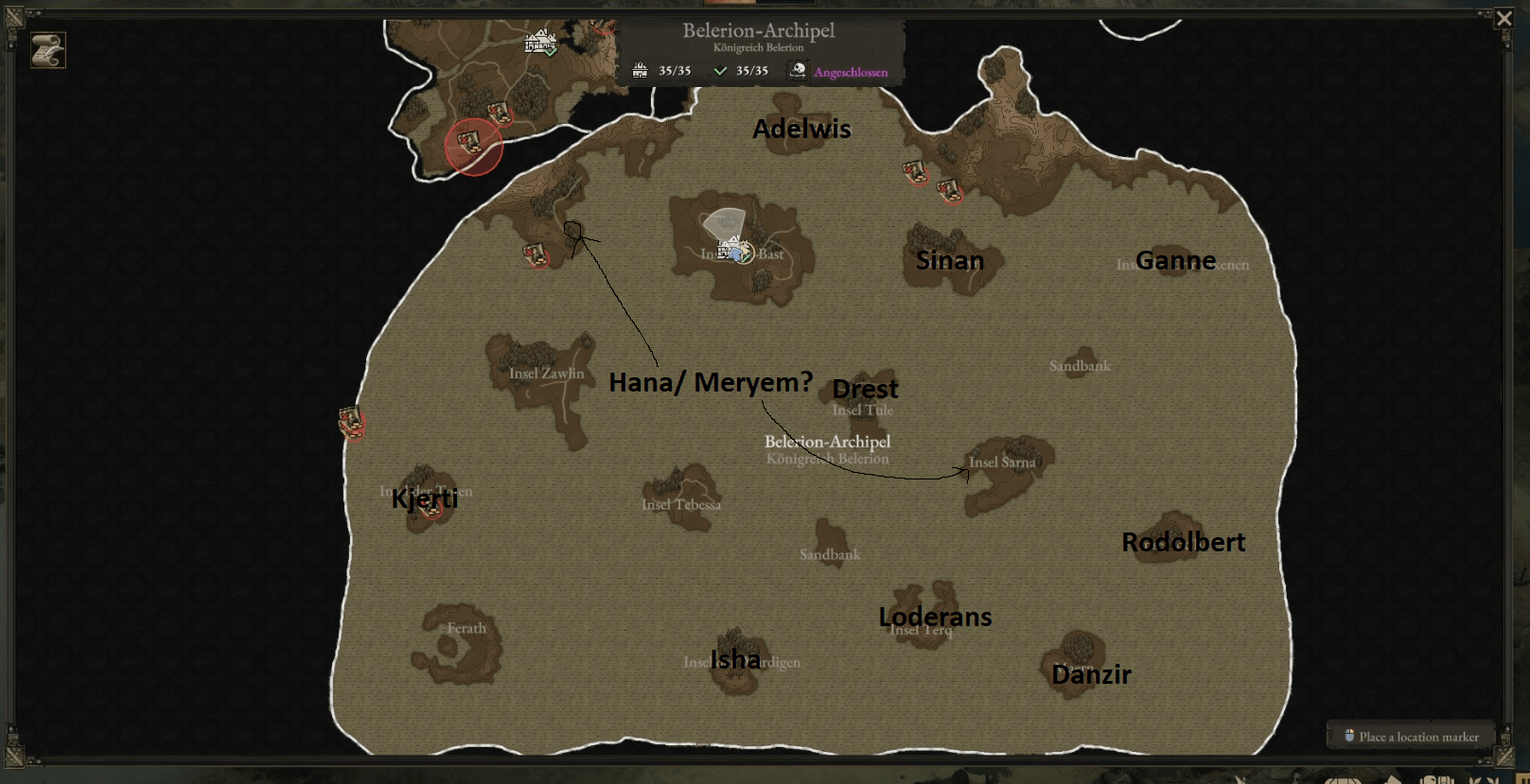This screenshot has width=1530, height=784.
Task: Open the Angeschlossen link in the header
Action: click(850, 72)
